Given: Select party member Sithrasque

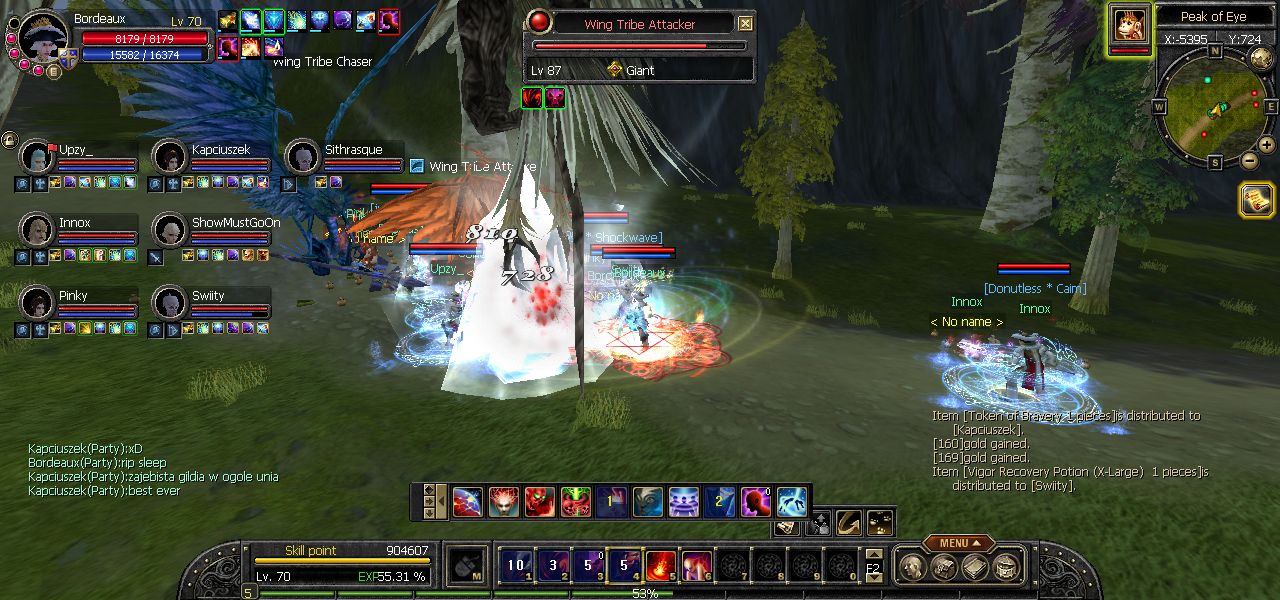Looking at the screenshot, I should (303, 157).
